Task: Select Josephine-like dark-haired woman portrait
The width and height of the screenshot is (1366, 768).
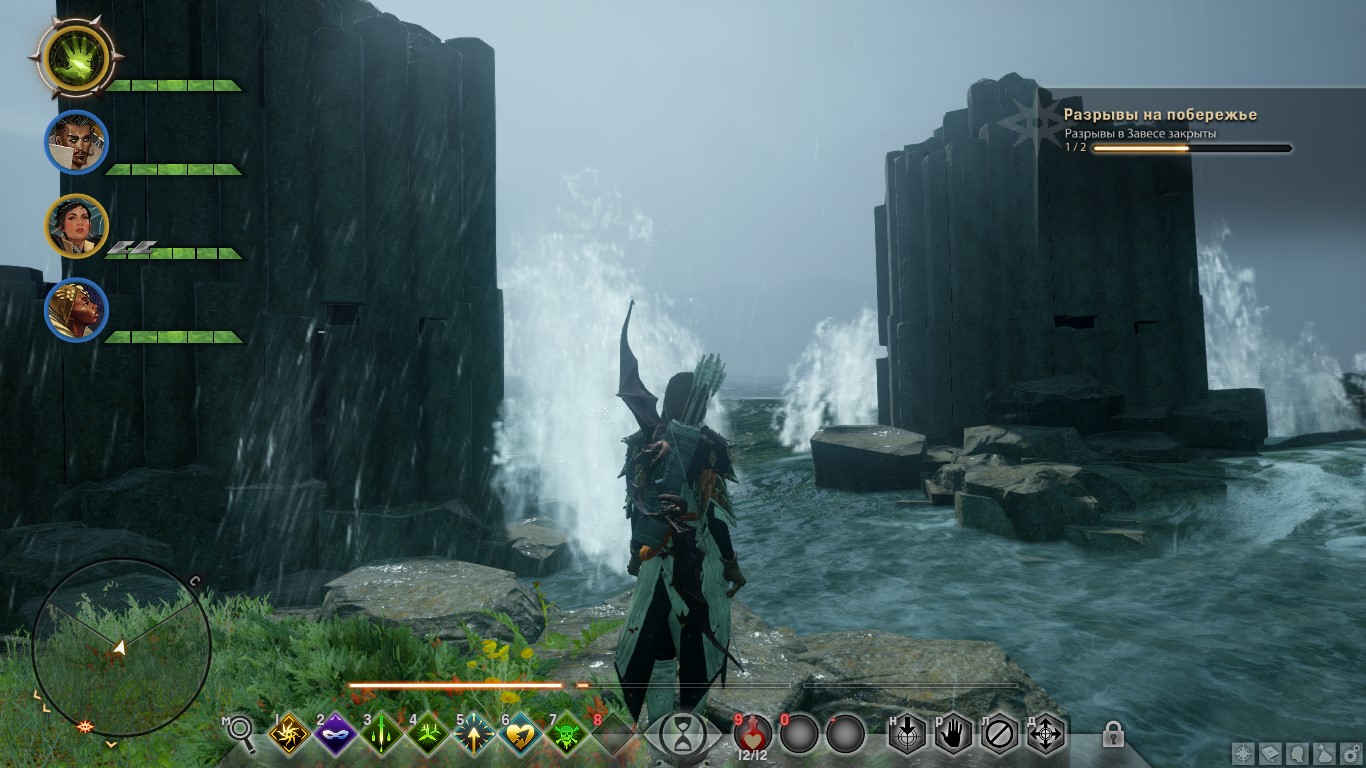Action: [76, 226]
